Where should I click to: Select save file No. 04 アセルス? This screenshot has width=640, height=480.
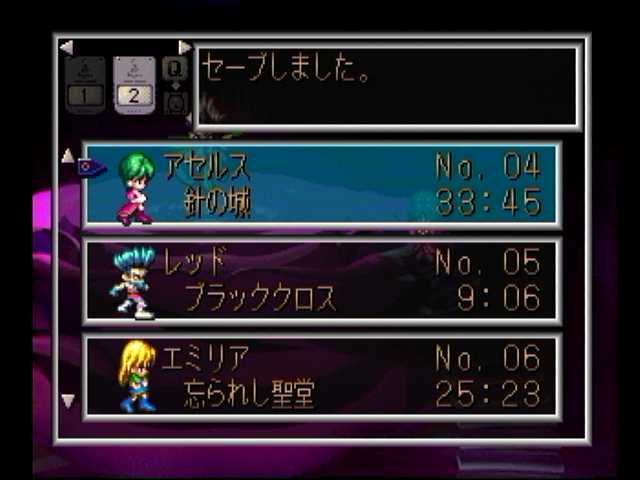pyautogui.click(x=320, y=185)
